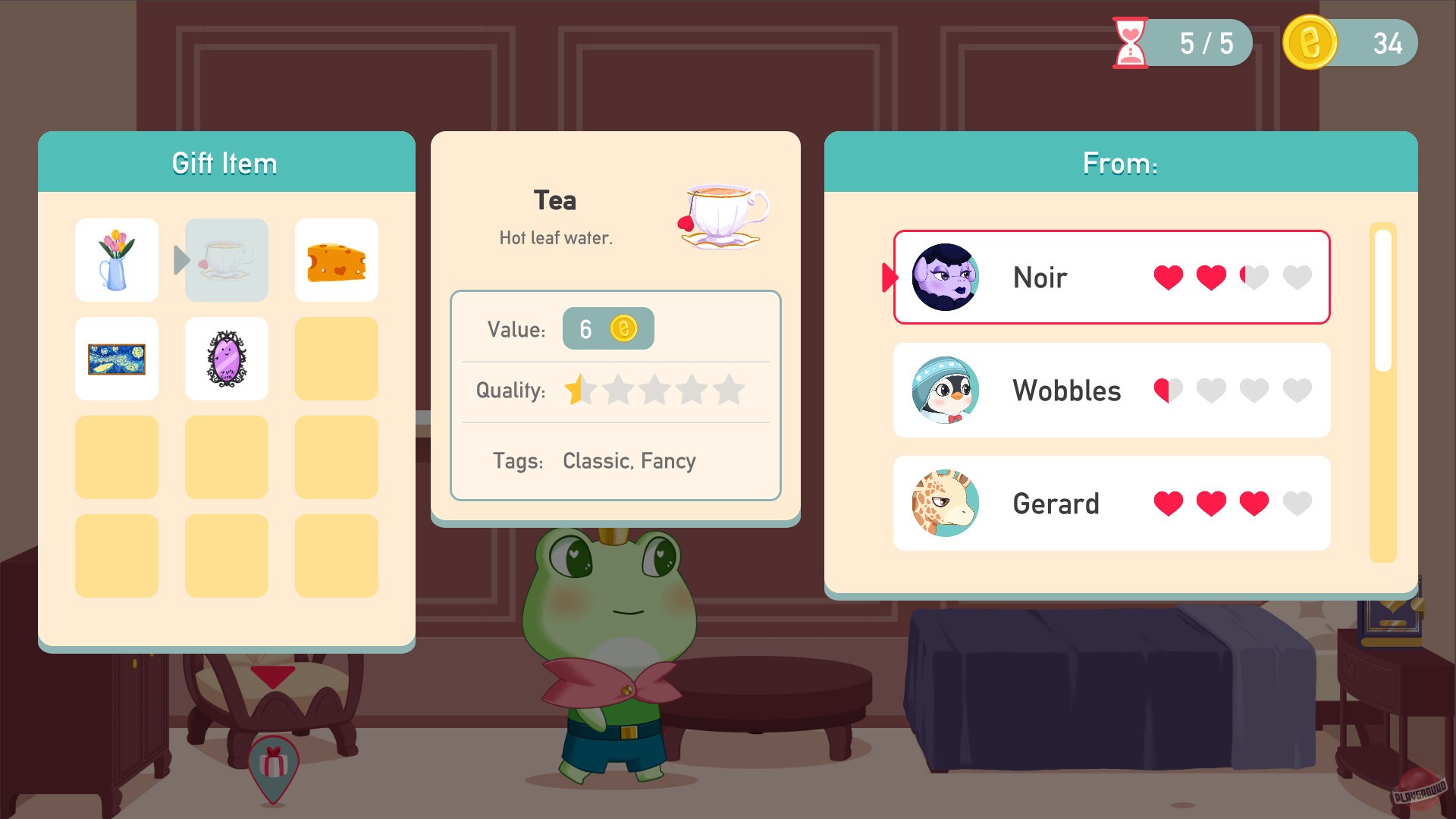Select Wobbles as the gift sender
Screen dimensions: 1456x819
coord(1111,391)
